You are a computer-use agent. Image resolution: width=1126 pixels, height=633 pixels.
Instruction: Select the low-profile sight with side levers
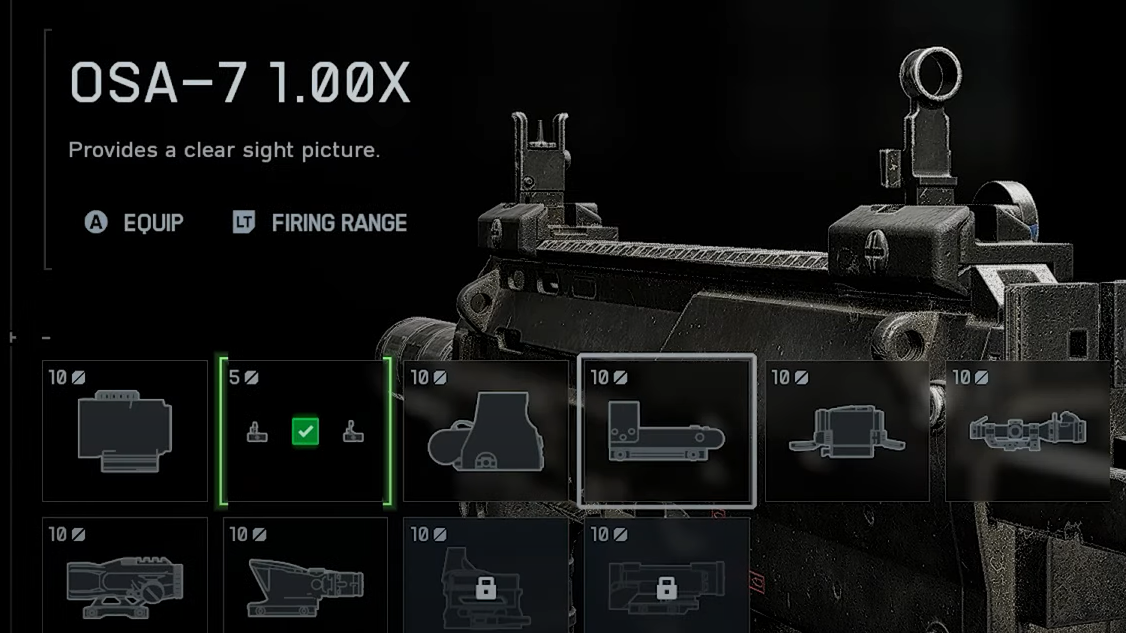pyautogui.click(x=847, y=431)
